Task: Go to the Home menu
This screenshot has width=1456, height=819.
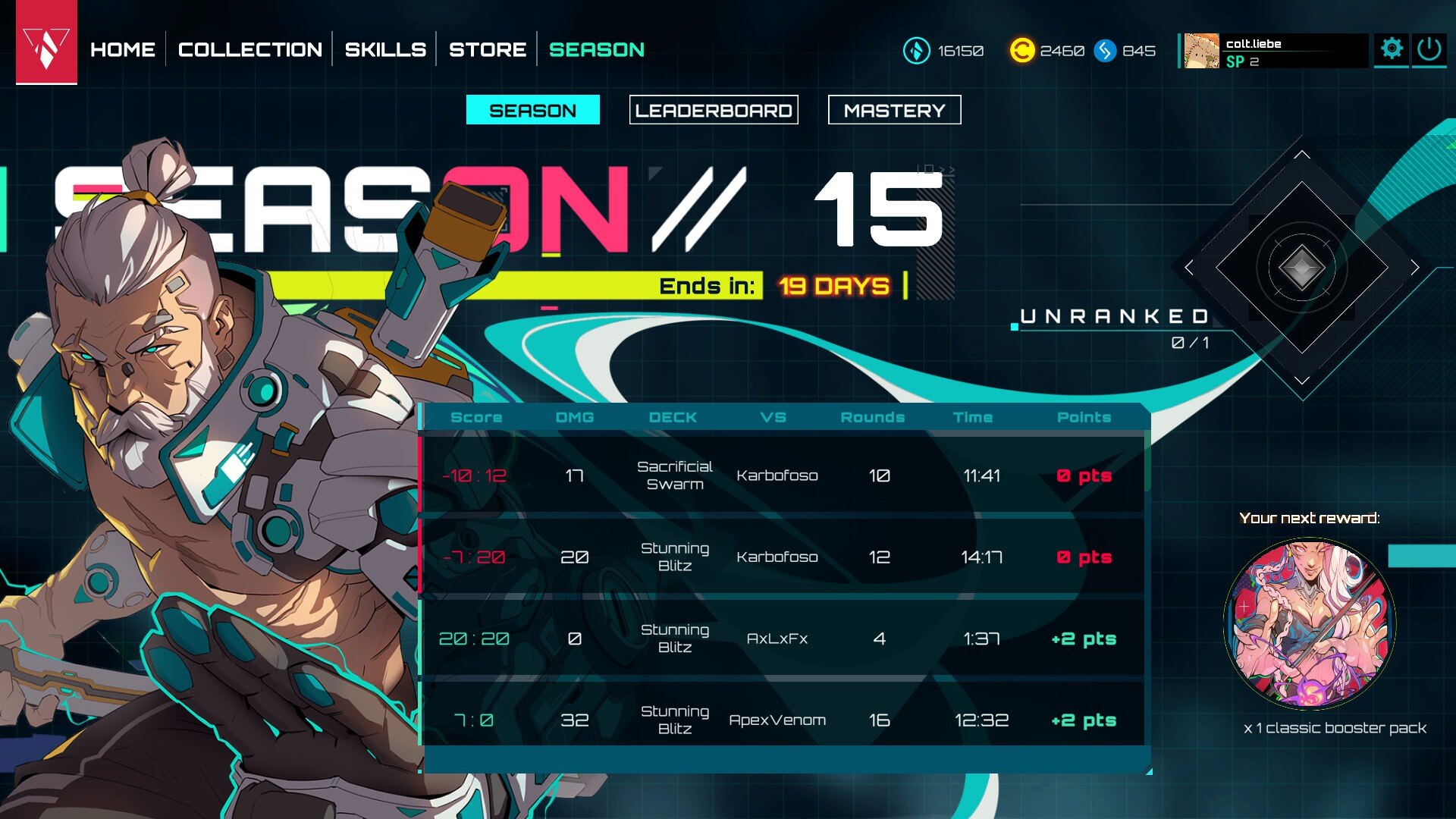Action: click(123, 50)
